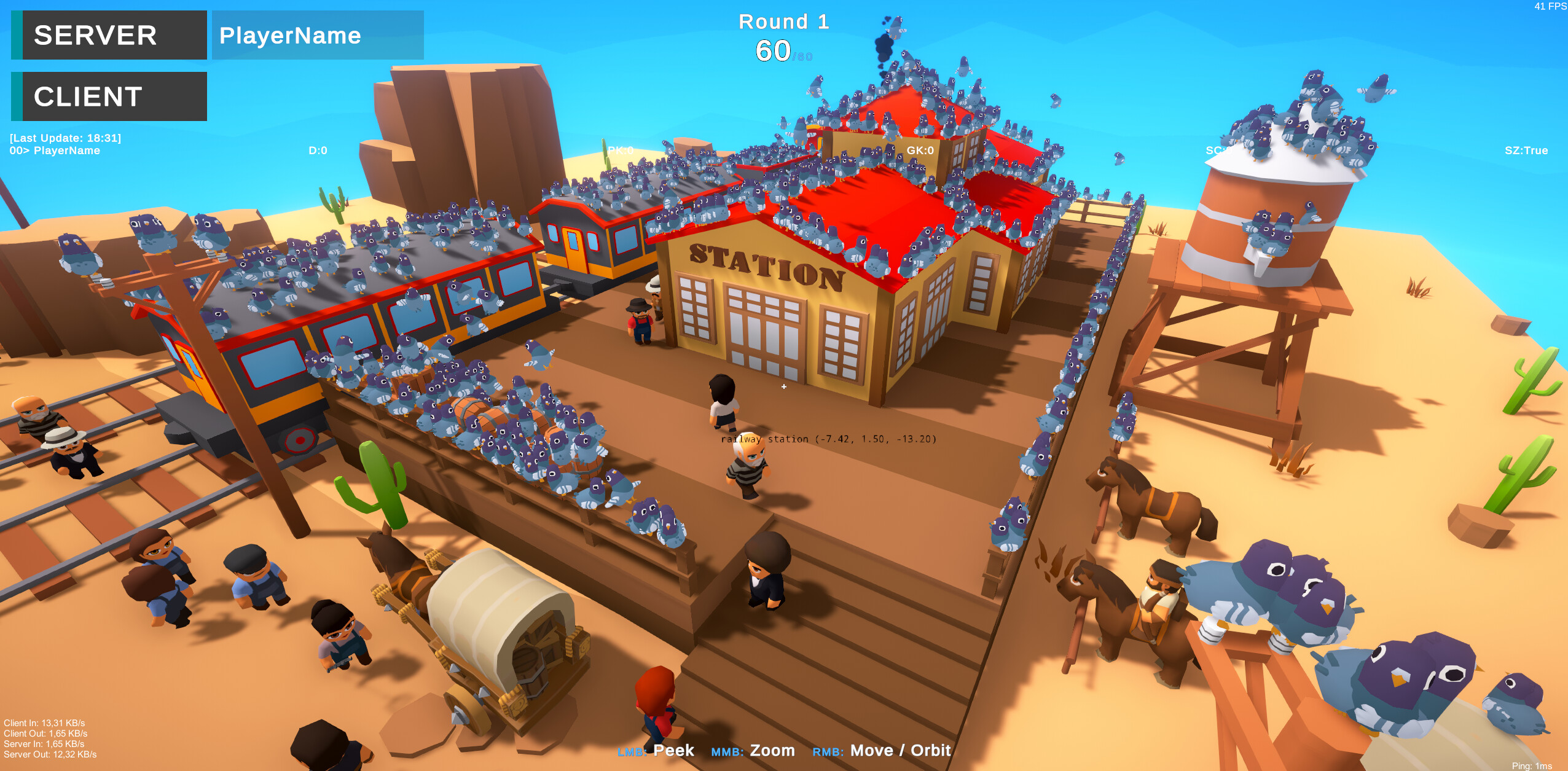Edit the PlayerName text field

click(x=317, y=35)
